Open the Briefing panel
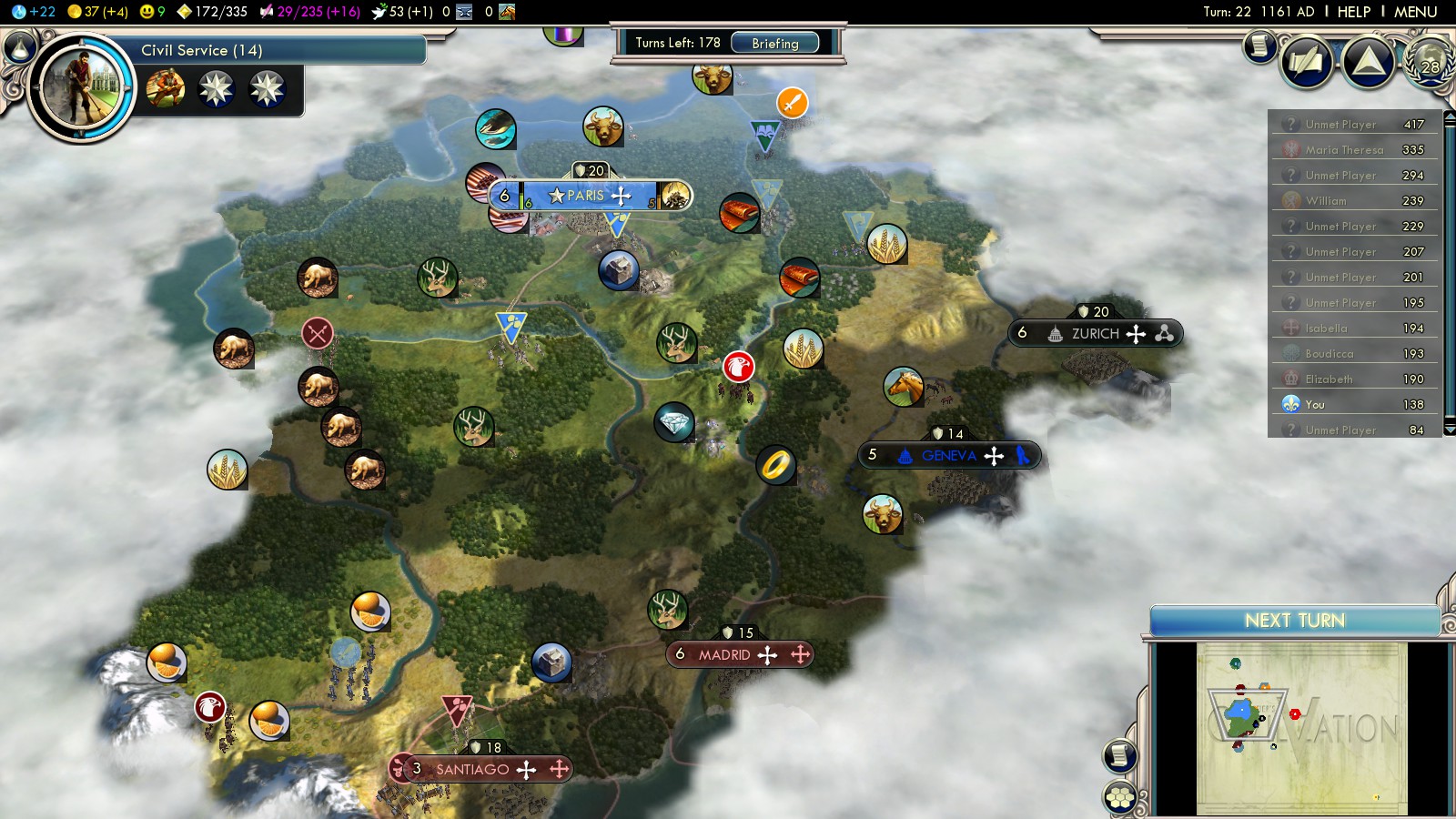The image size is (1456, 819). point(775,43)
